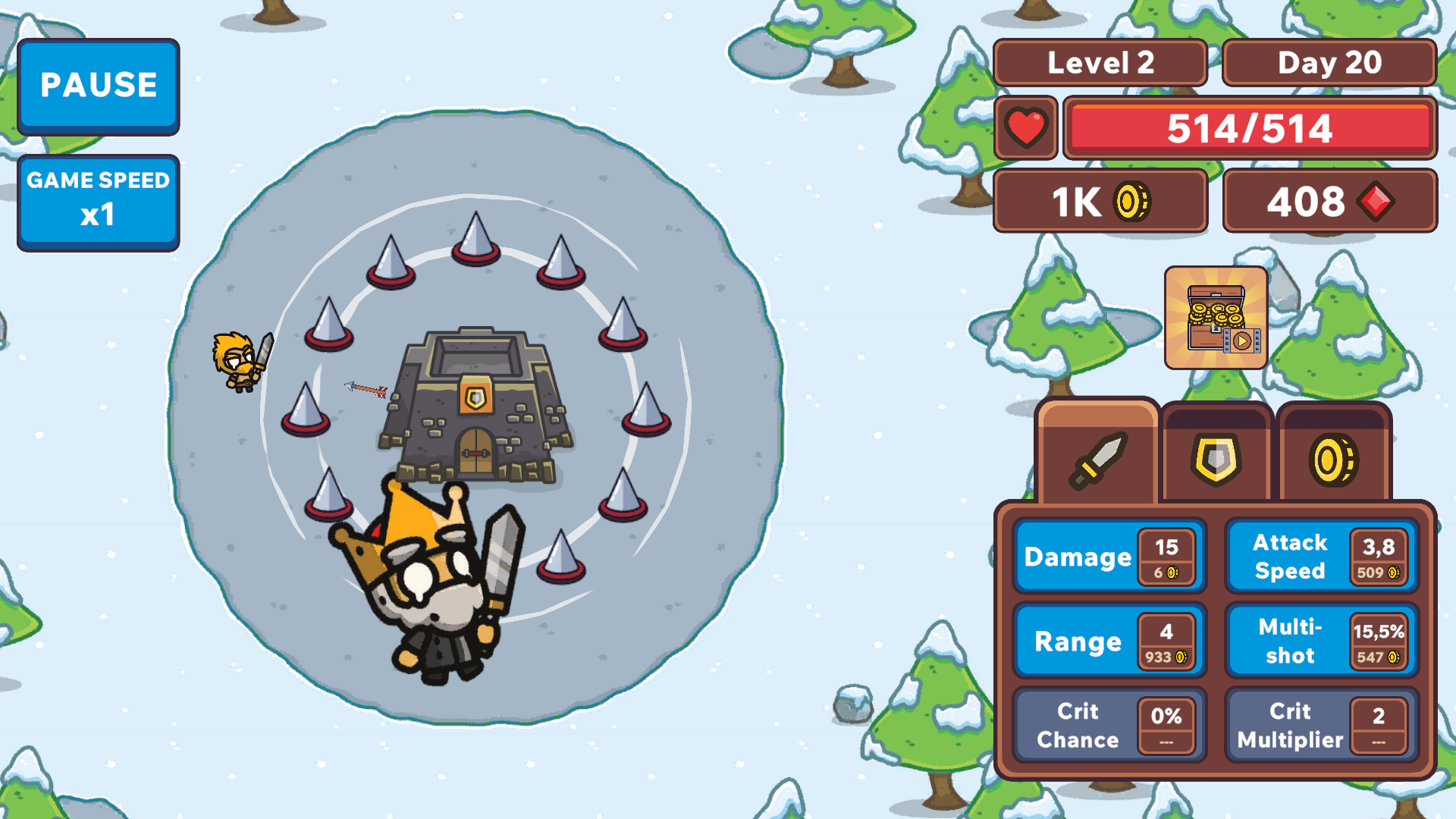Pause the game
This screenshot has height=819, width=1456.
99,86
